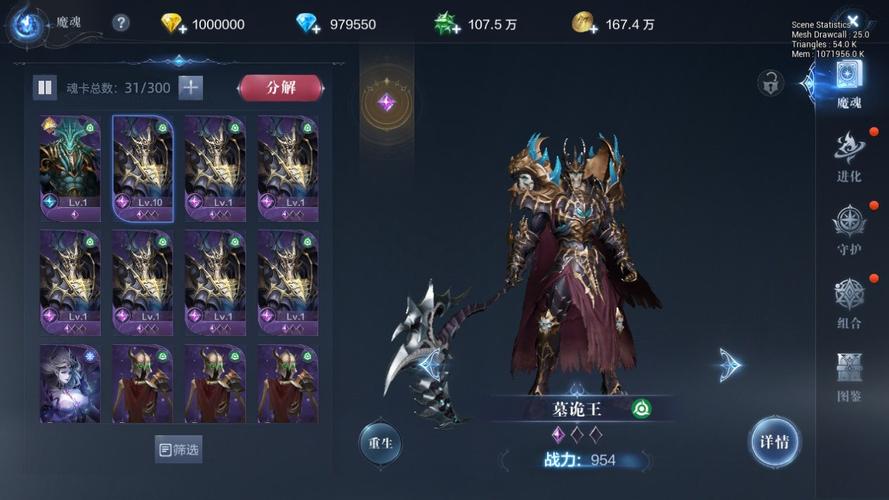889x500 pixels.
Task: Switch to the 守护 guardian tab
Action: pyautogui.click(x=849, y=229)
